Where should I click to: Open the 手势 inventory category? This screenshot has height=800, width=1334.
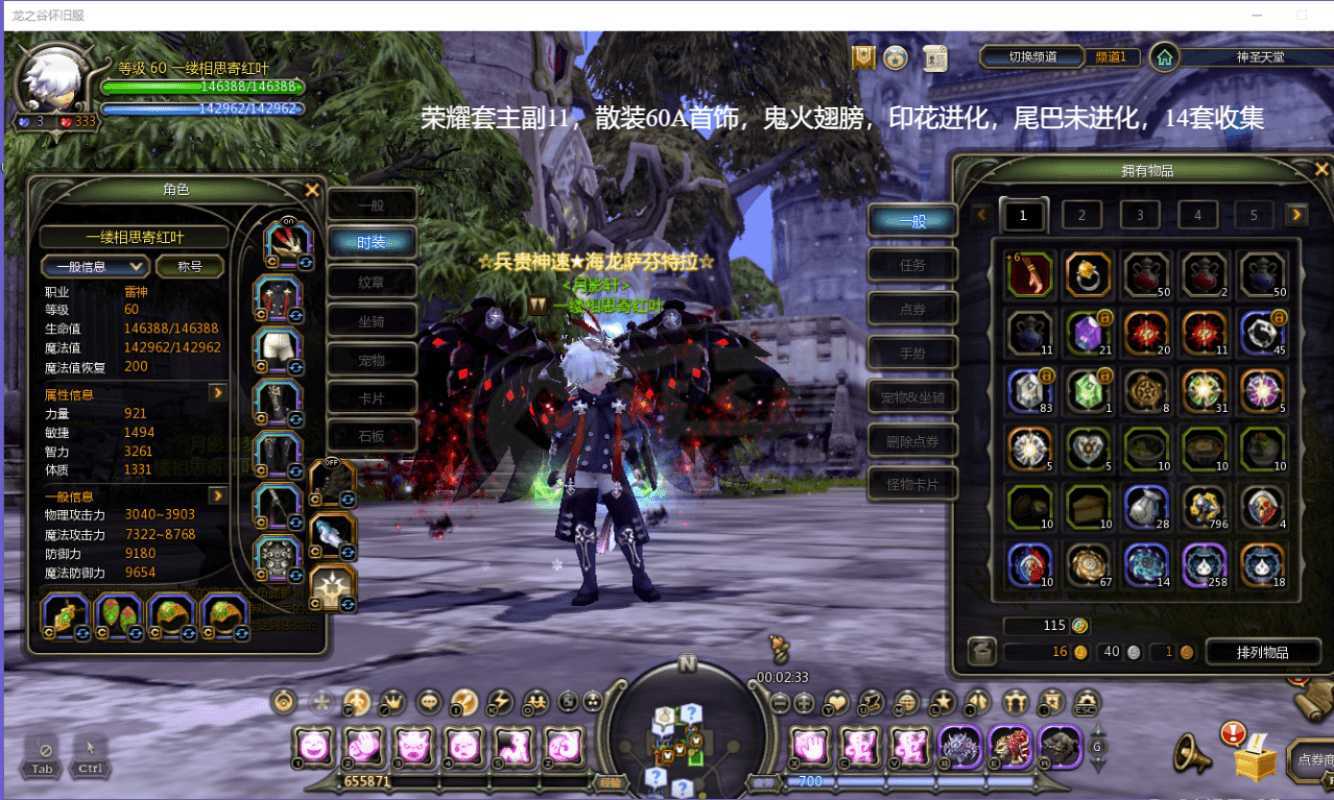point(912,353)
